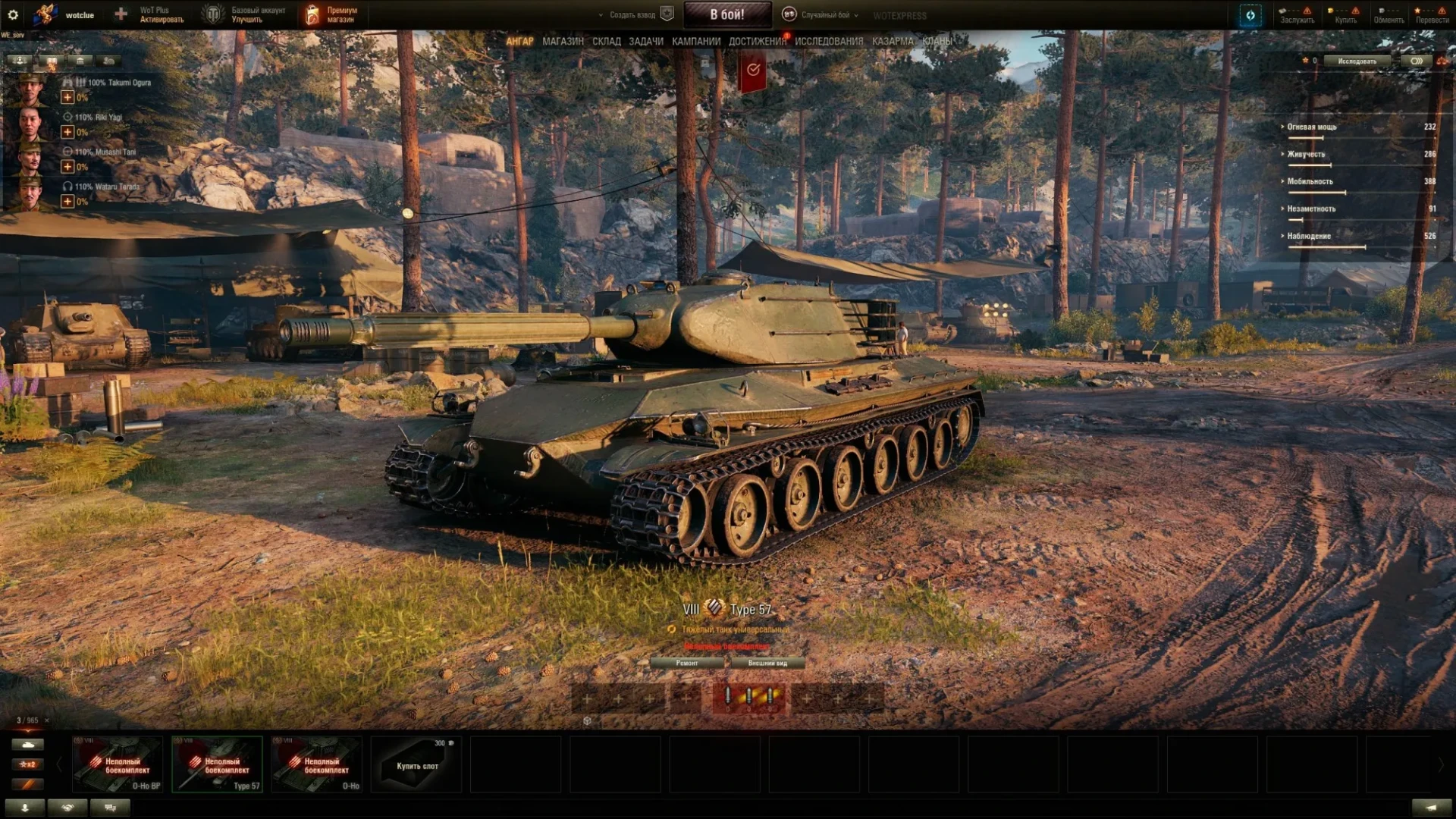Start battle with the В бой! button
This screenshot has width=1456, height=819.
point(727,14)
